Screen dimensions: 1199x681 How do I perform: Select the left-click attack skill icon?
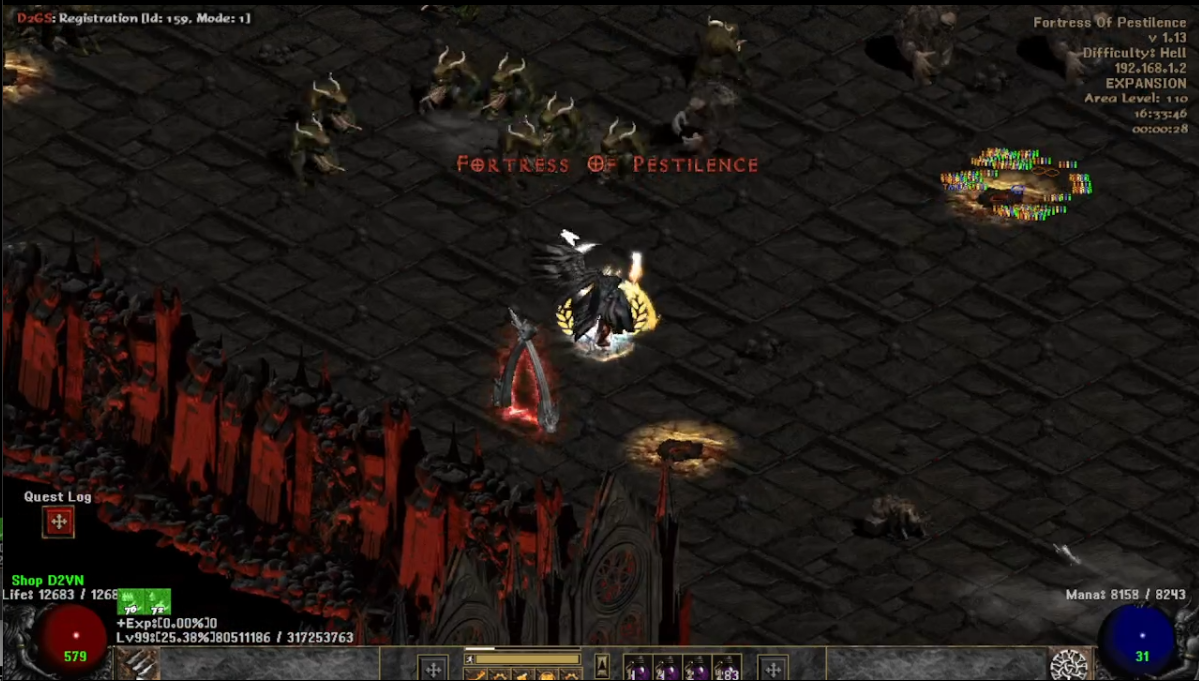point(138,665)
